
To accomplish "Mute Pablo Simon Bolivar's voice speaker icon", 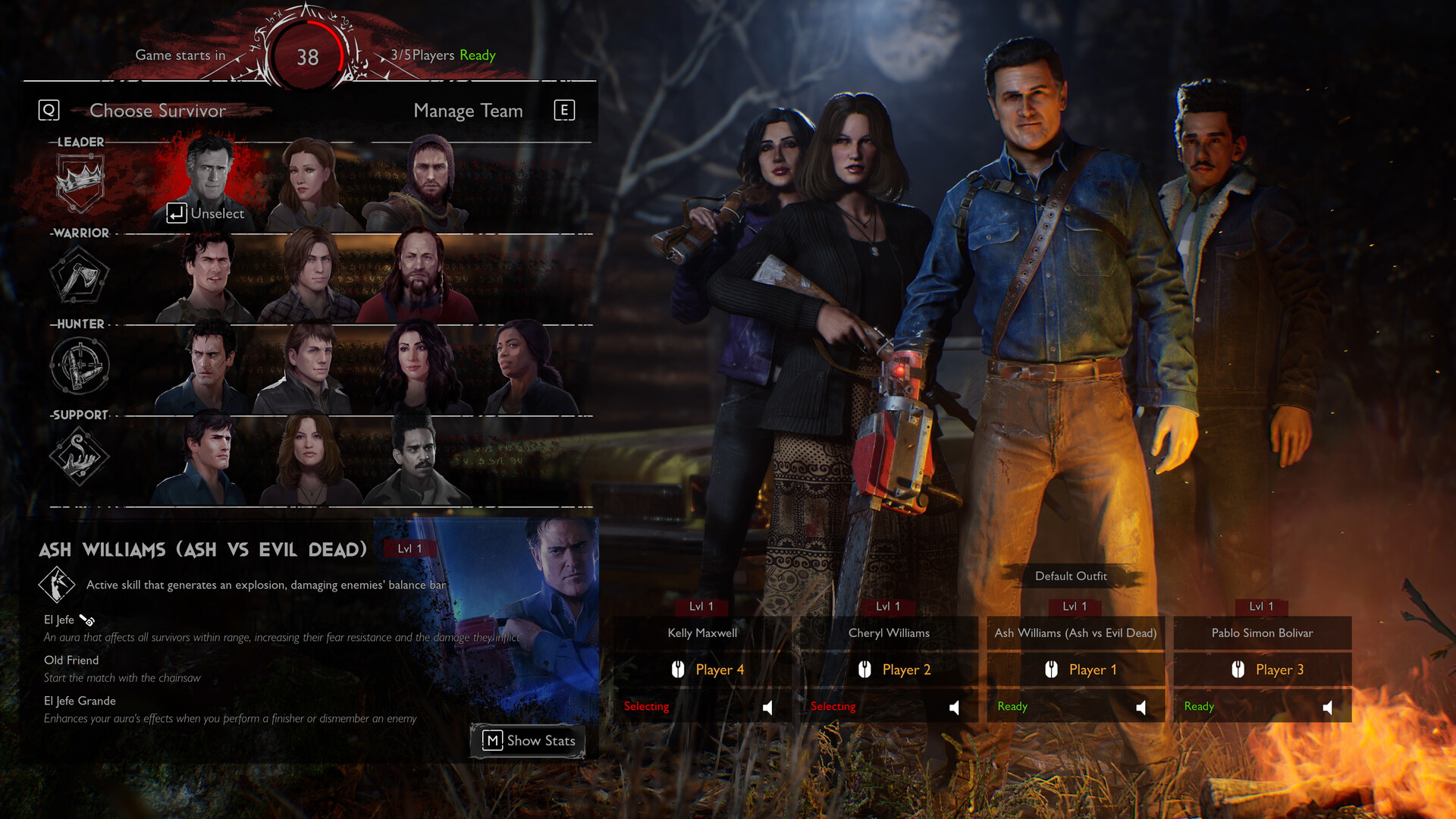I will click(x=1329, y=706).
